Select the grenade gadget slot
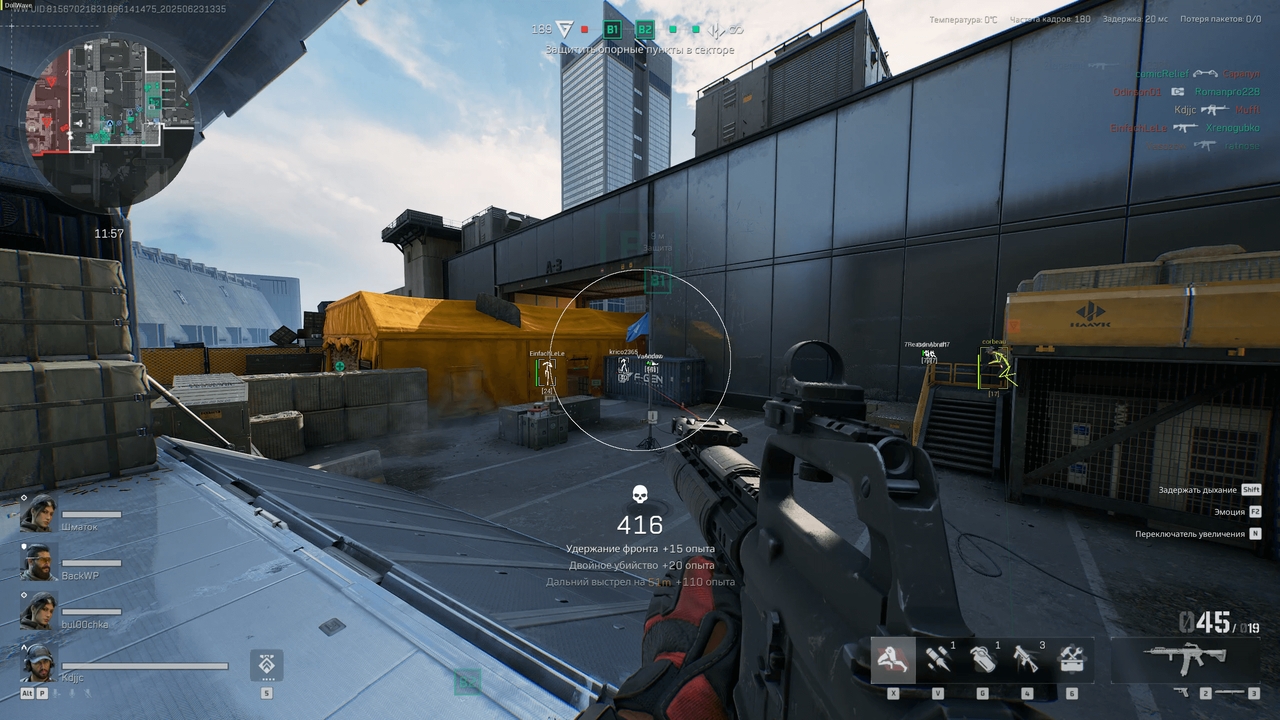Viewport: 1280px width, 720px height. (984, 660)
